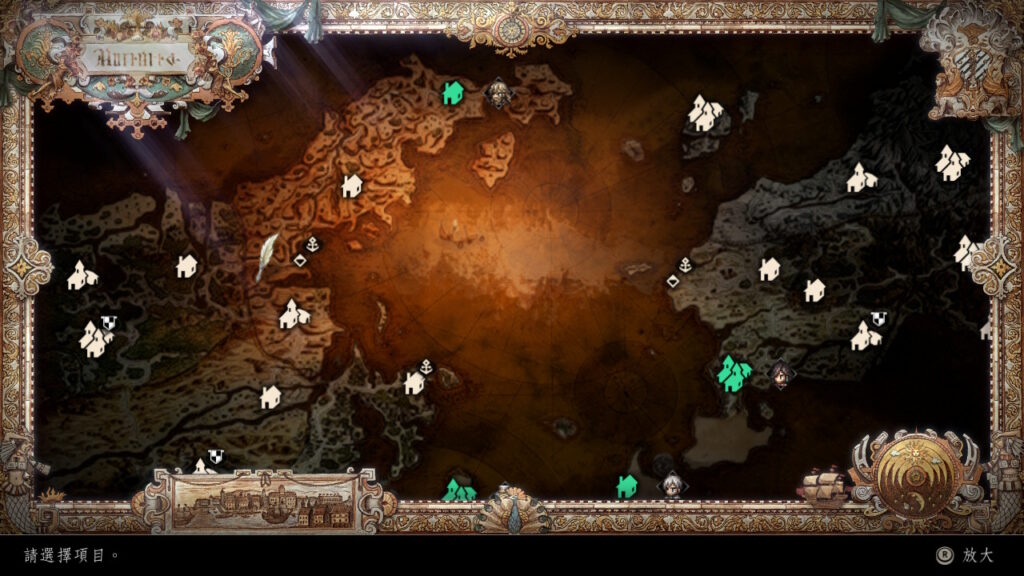The height and width of the screenshot is (576, 1024).
Task: Choose anchor marker attached to a white house
Action: point(427,366)
